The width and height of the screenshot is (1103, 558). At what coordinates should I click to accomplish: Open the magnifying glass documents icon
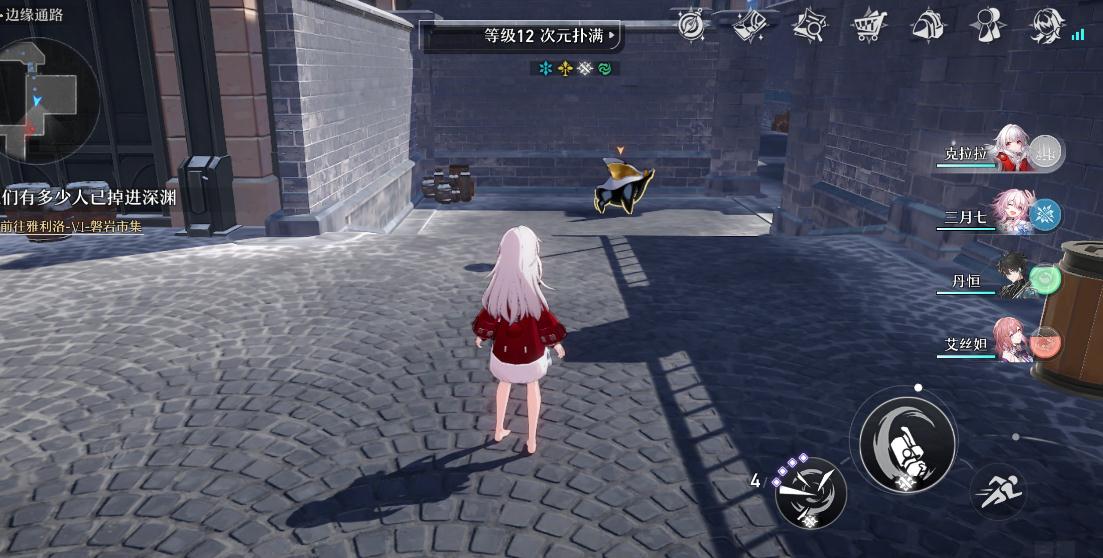810,27
